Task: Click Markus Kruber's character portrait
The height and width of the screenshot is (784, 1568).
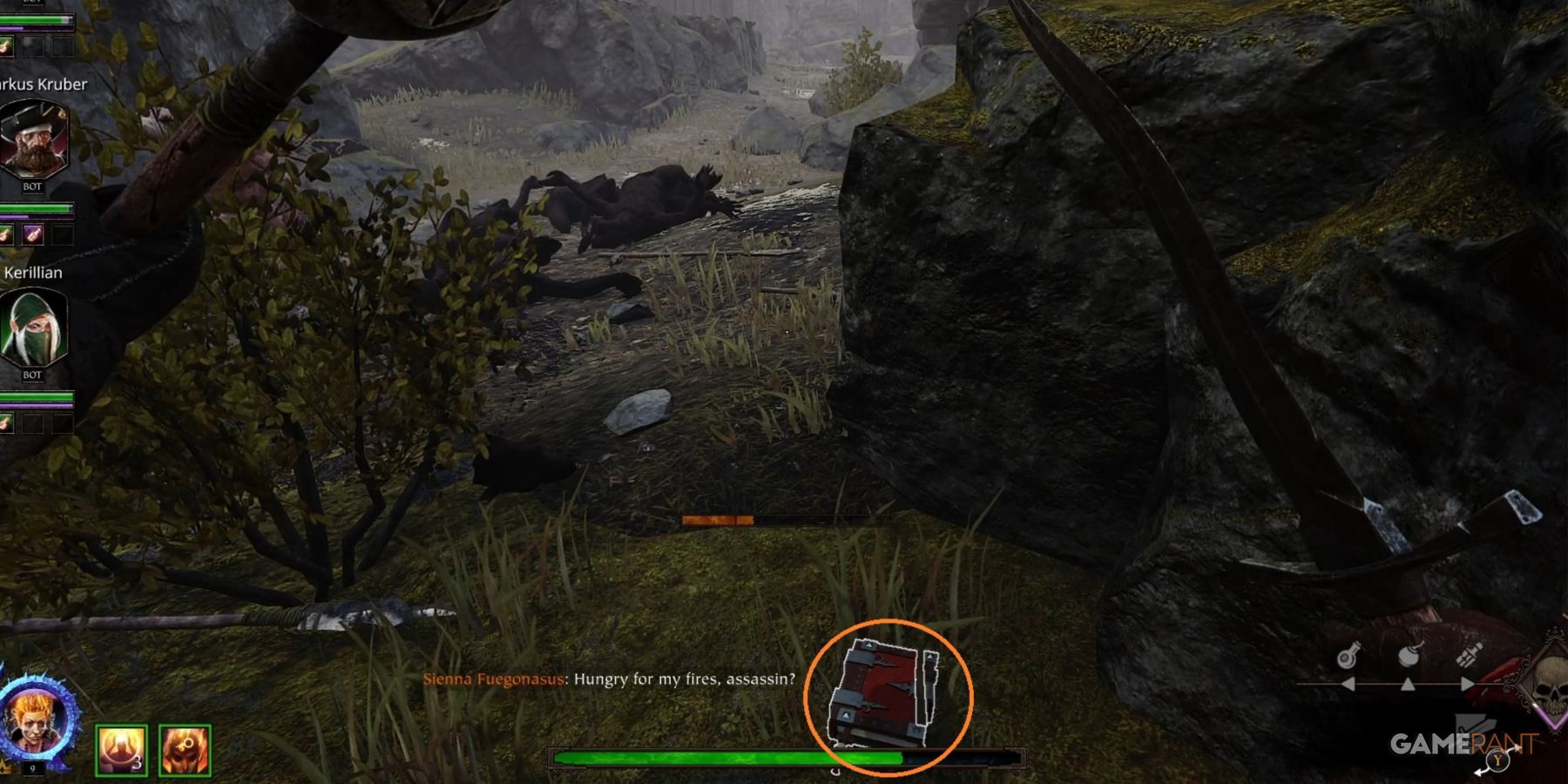Action: pyautogui.click(x=35, y=139)
